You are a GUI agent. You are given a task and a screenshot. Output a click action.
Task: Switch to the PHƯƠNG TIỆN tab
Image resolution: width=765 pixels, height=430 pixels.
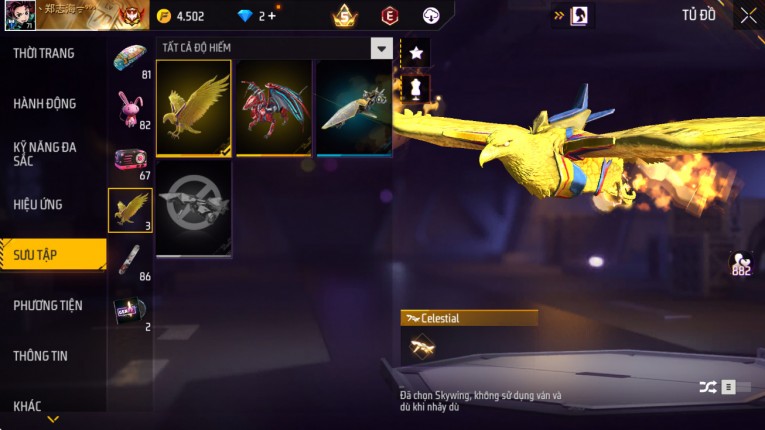tap(48, 305)
